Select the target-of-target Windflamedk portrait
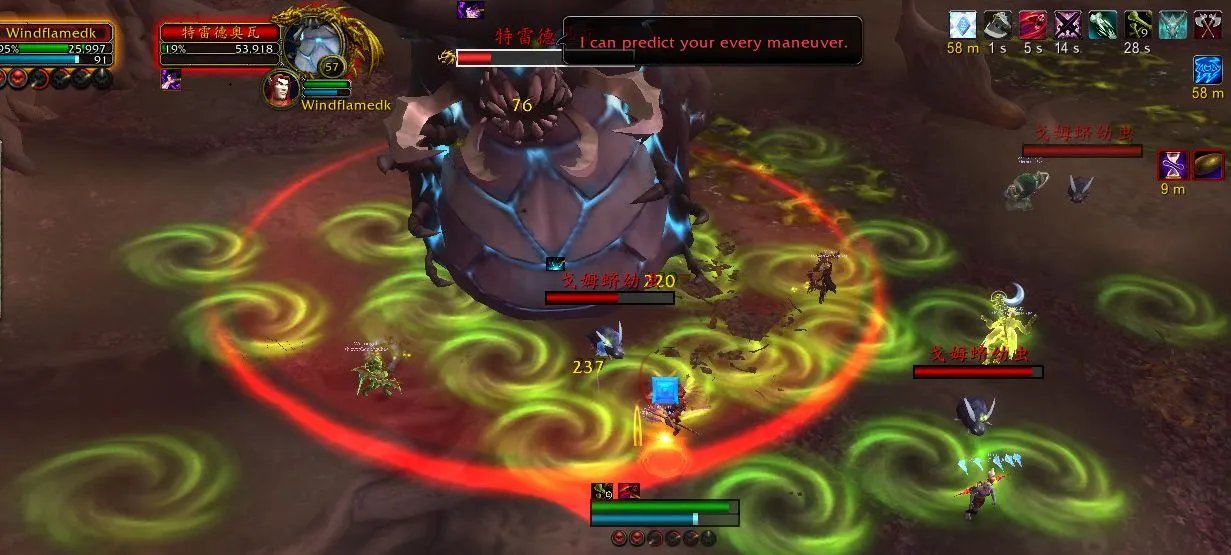1231x555 pixels. click(x=281, y=88)
